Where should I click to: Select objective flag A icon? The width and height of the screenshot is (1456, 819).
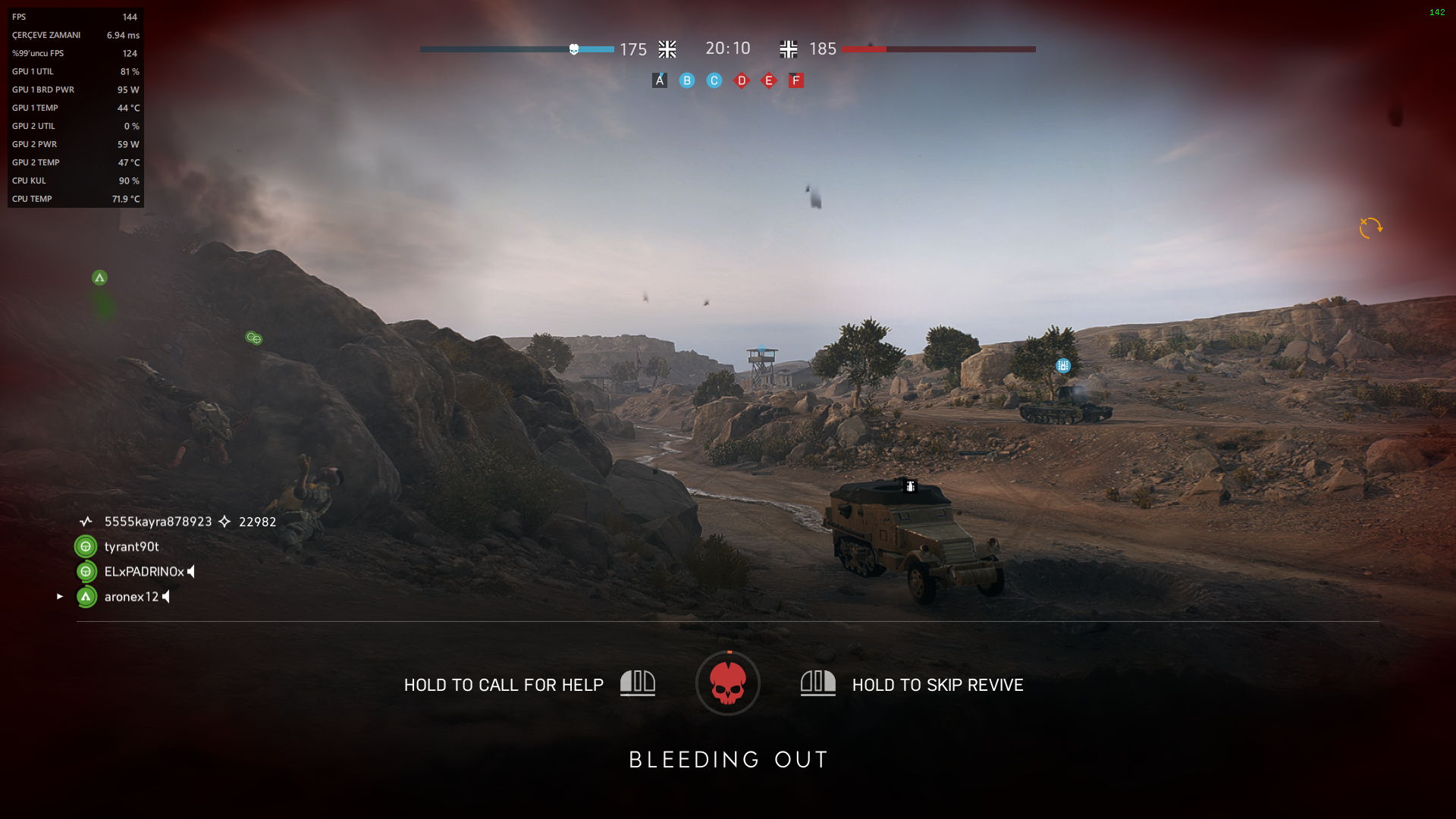click(x=660, y=80)
